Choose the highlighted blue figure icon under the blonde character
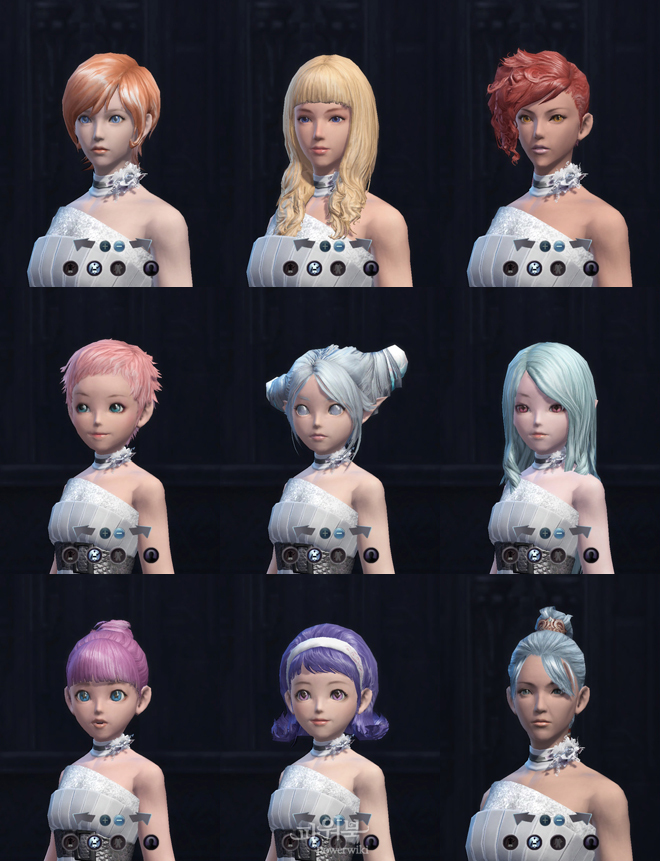660x861 pixels. point(314,268)
